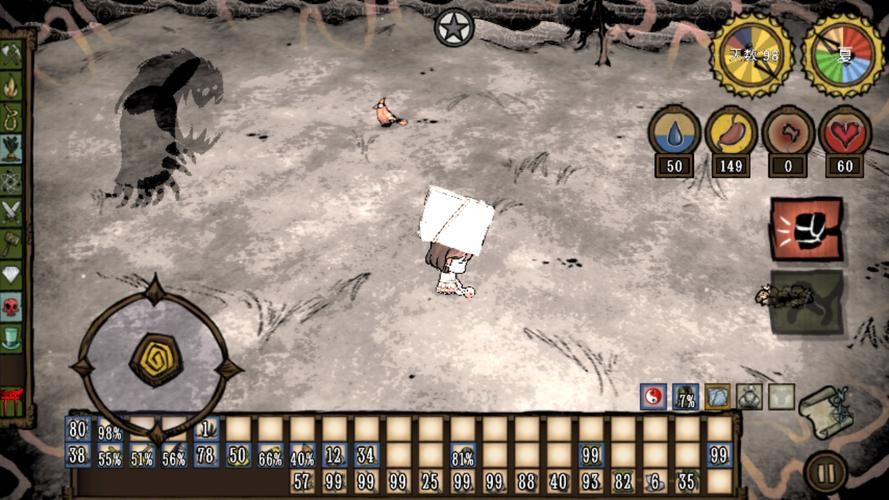
Task: Open the rope trap crafting tab
Action: 11,118
